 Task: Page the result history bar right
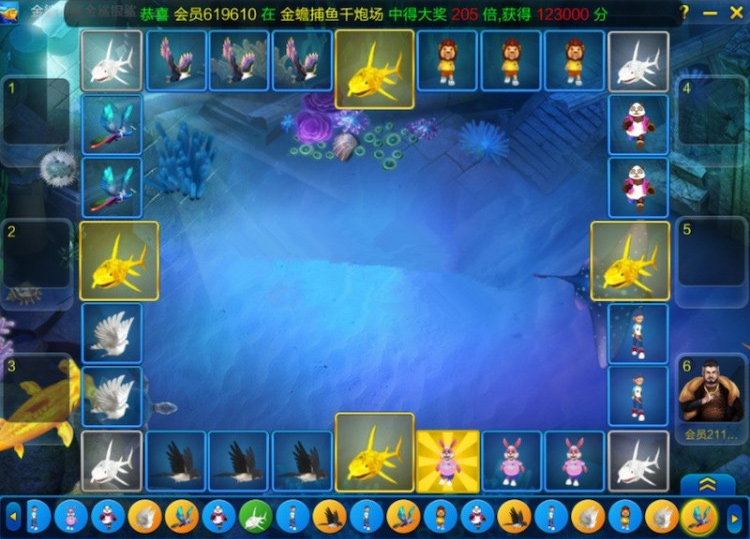pos(735,517)
